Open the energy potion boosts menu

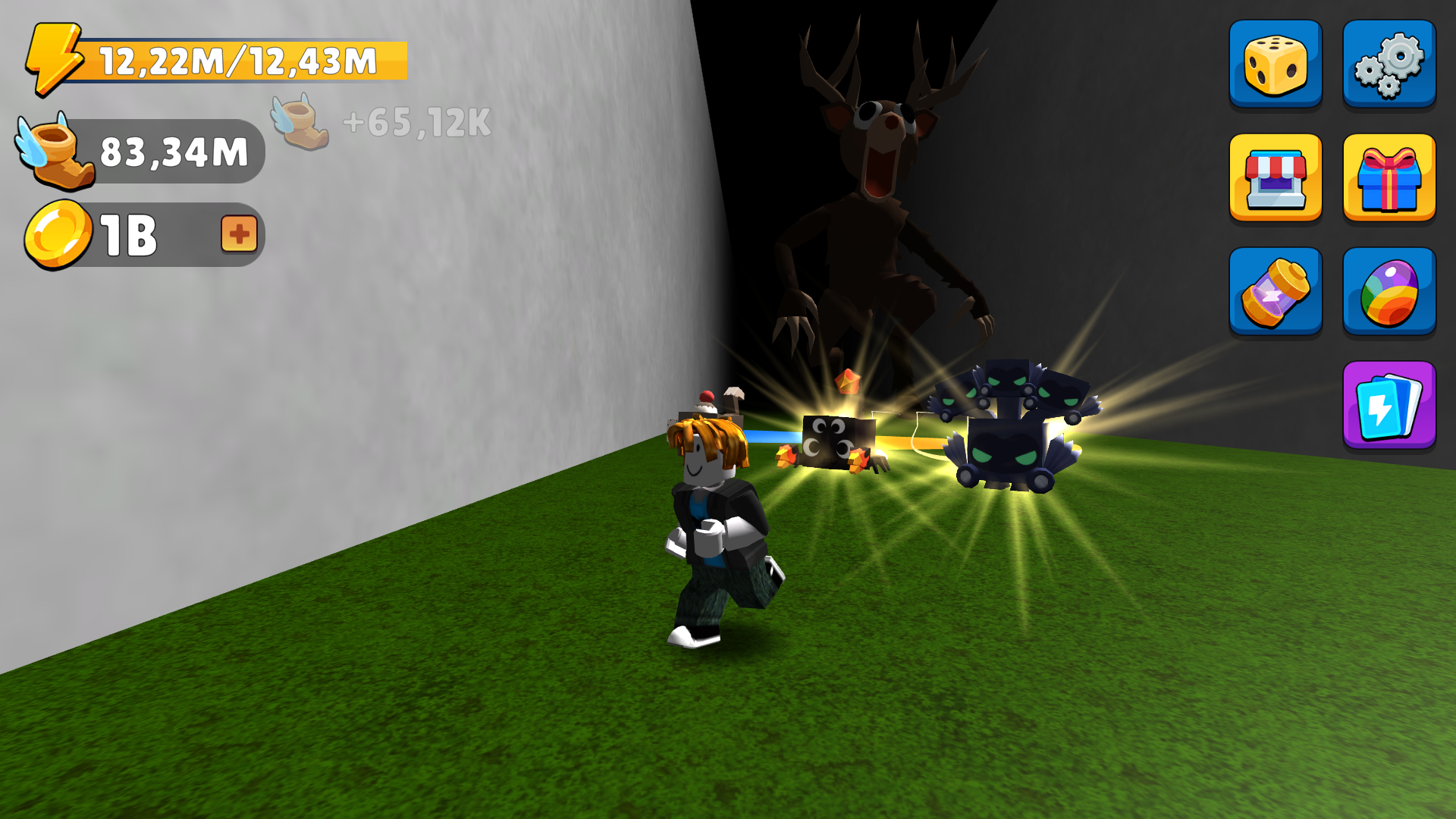click(1276, 291)
